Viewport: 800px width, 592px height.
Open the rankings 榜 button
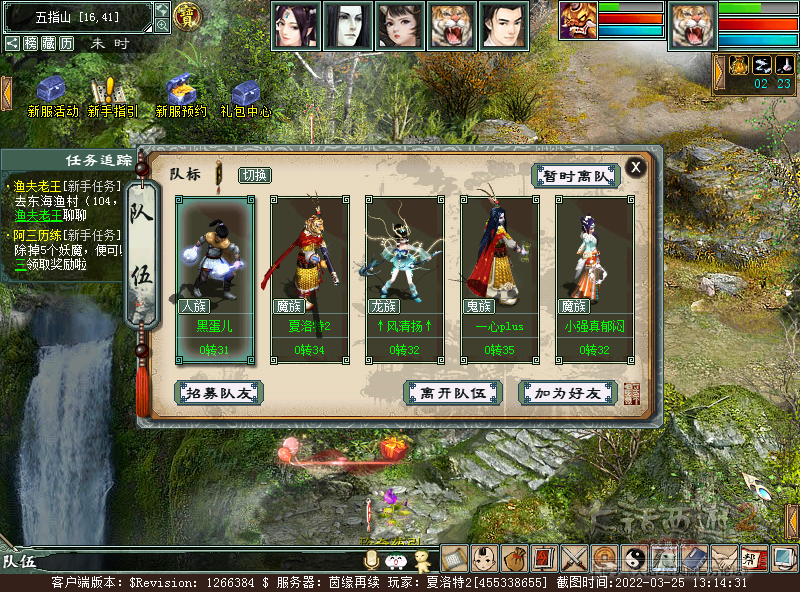tap(31, 44)
